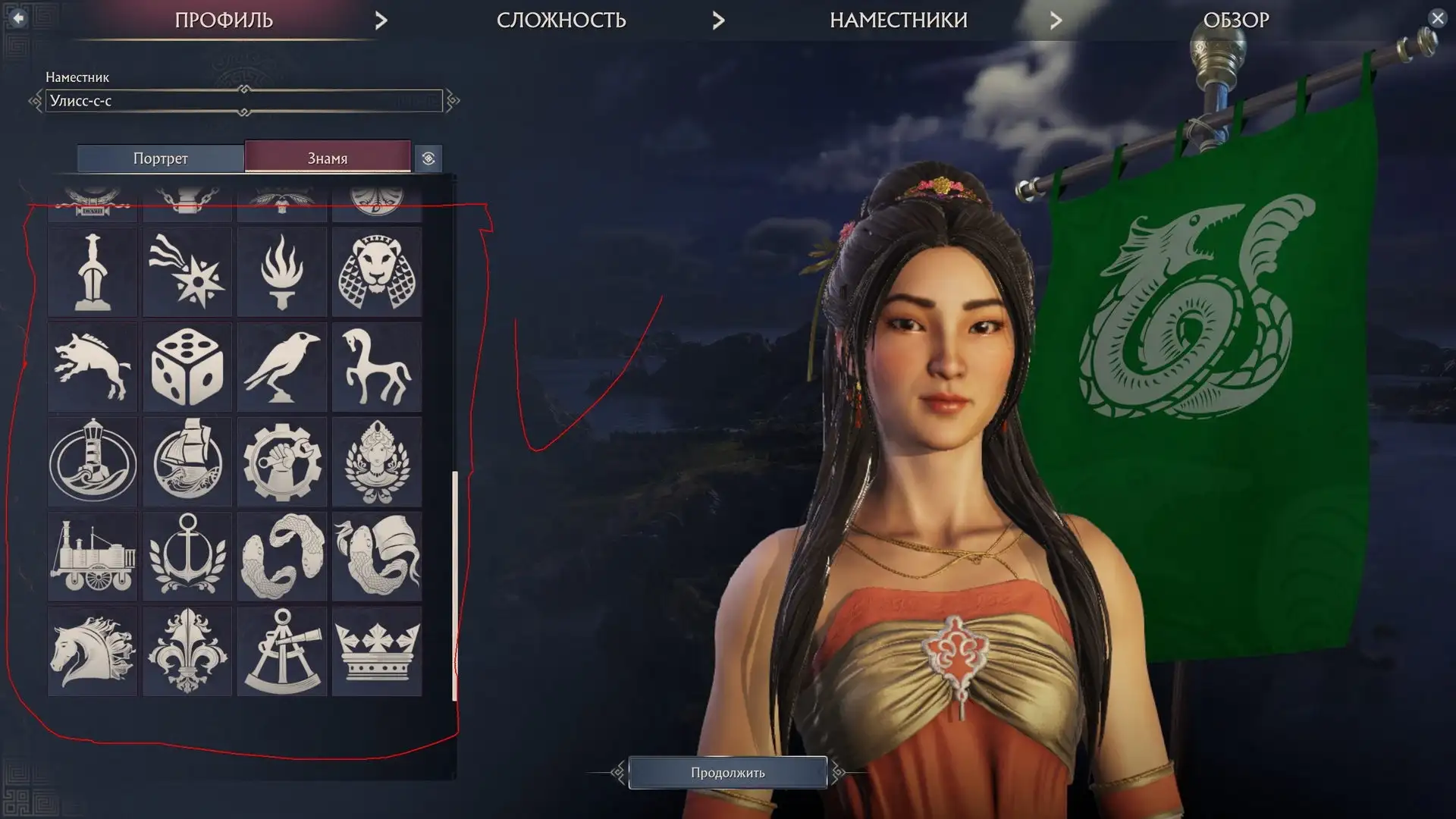Close the profile setup screen
This screenshot has height=819, width=1456.
tap(1437, 18)
